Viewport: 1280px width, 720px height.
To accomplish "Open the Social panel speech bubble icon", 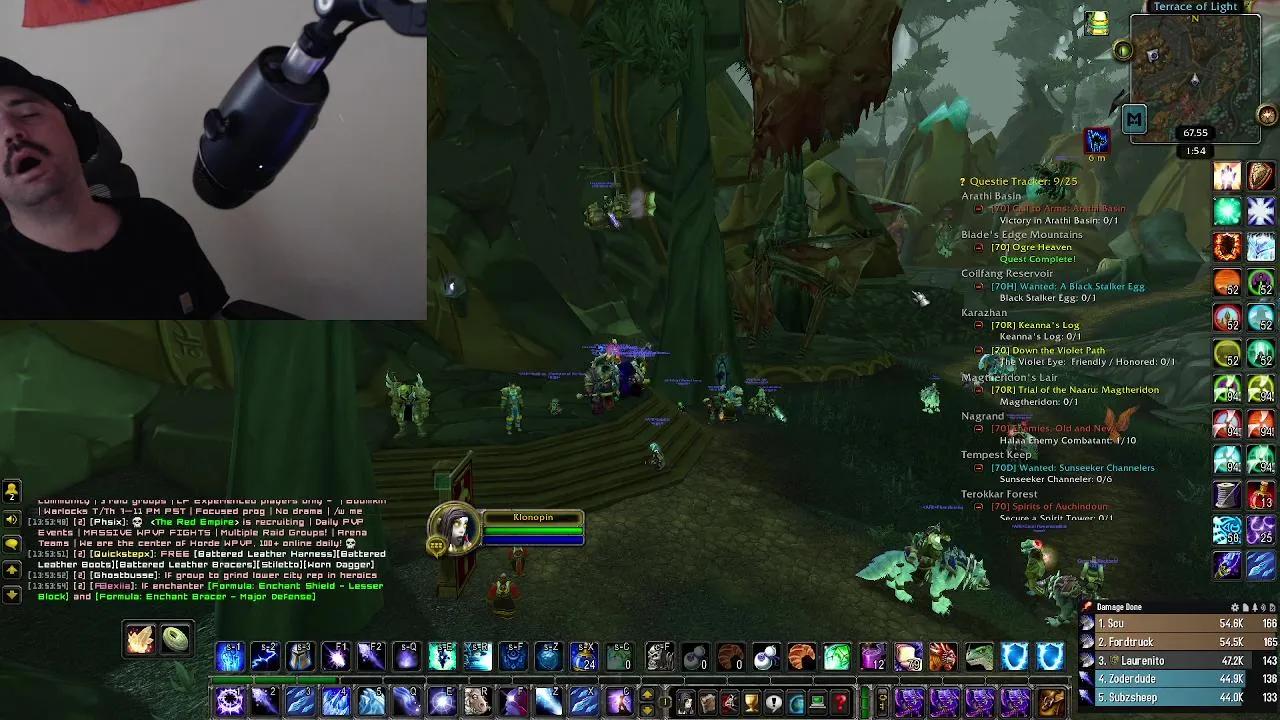I will pyautogui.click(x=12, y=543).
